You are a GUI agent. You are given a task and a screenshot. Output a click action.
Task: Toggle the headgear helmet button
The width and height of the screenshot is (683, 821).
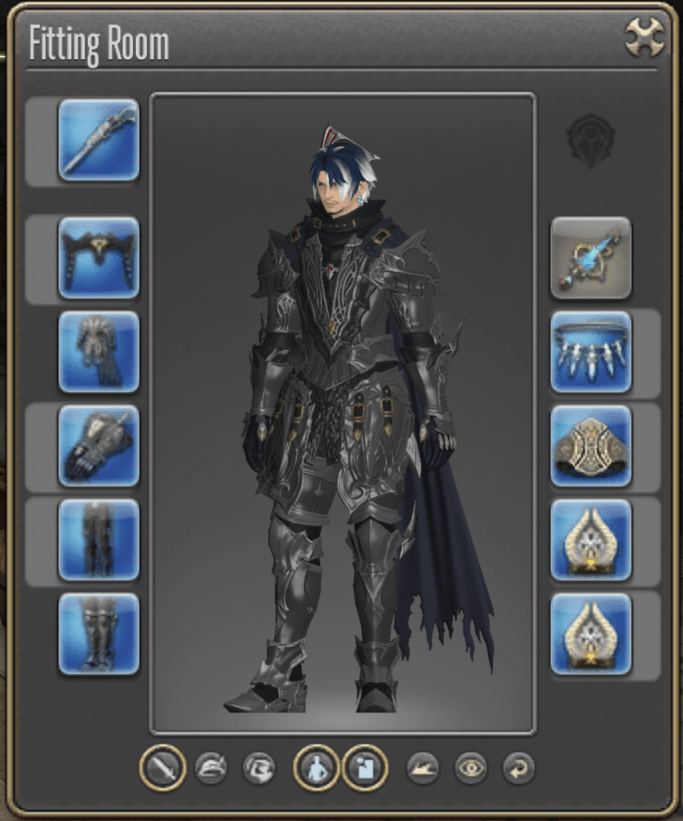point(211,768)
